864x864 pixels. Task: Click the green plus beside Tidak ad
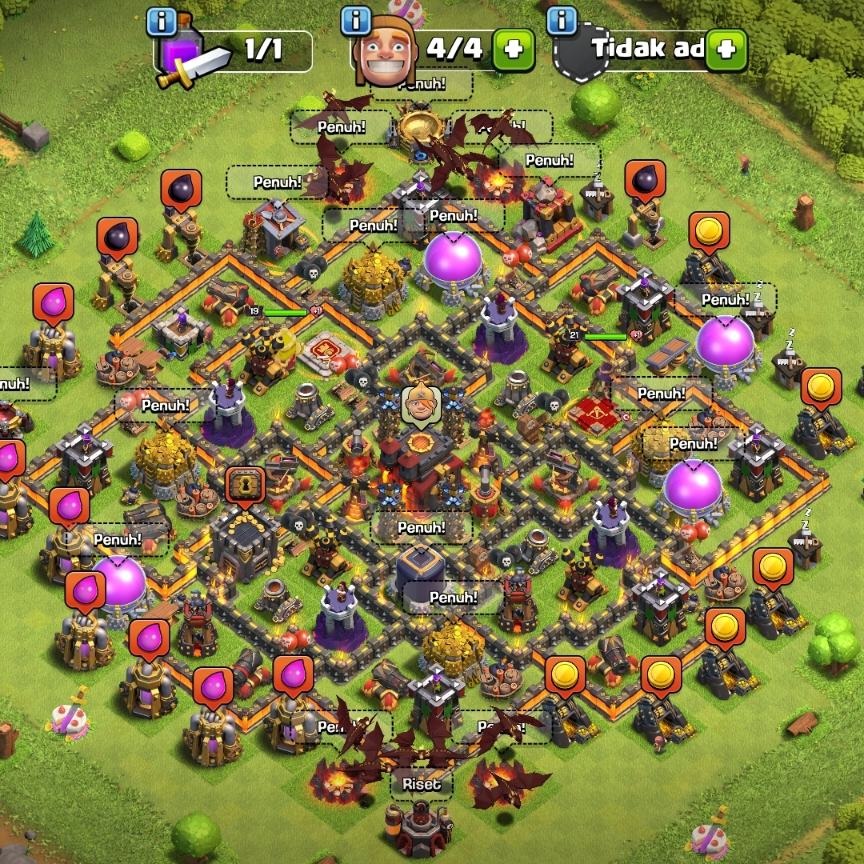coord(726,49)
